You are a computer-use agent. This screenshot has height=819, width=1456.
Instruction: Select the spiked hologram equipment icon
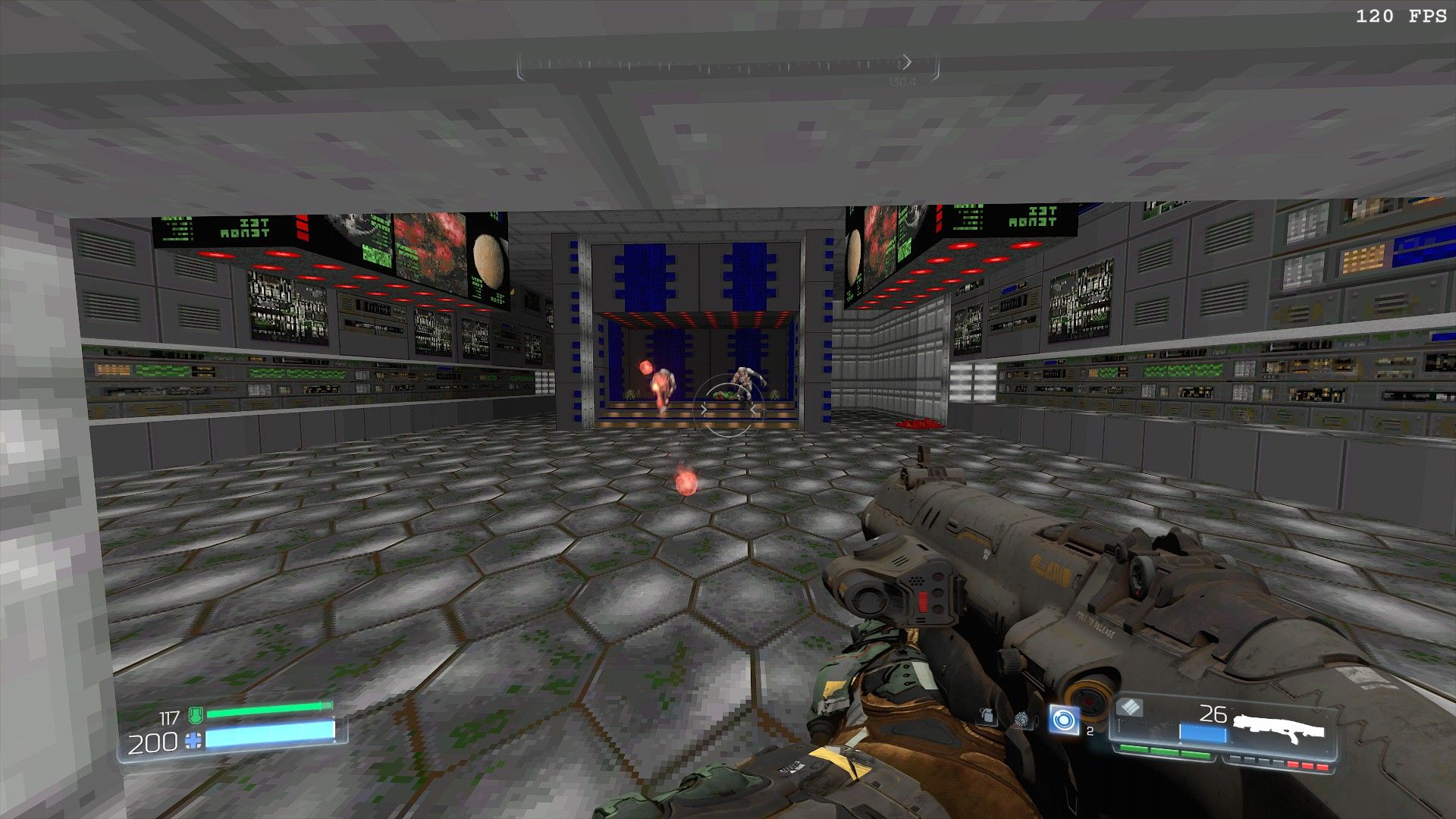tap(1022, 718)
